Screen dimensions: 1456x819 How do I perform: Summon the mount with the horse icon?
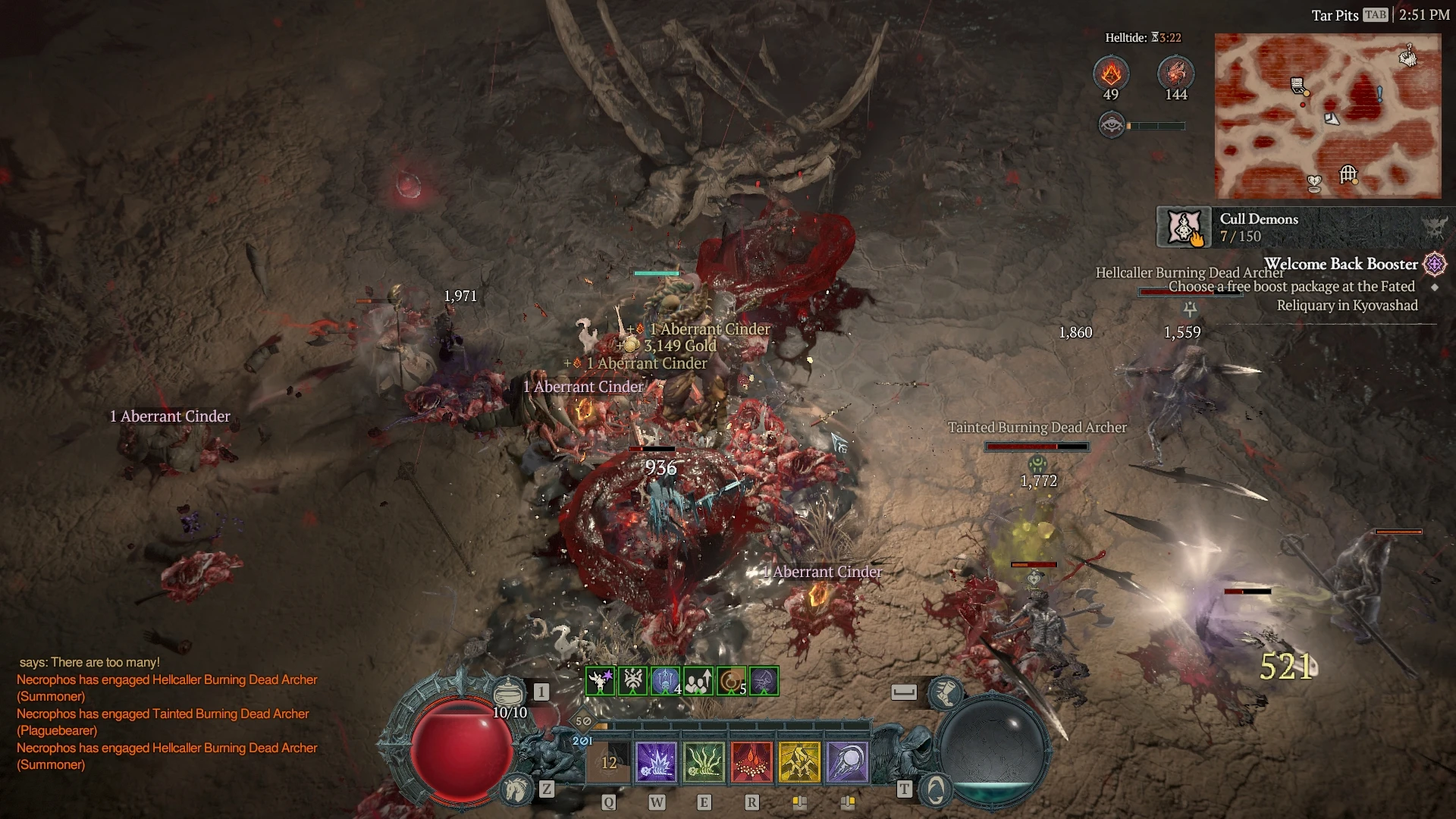pyautogui.click(x=517, y=789)
